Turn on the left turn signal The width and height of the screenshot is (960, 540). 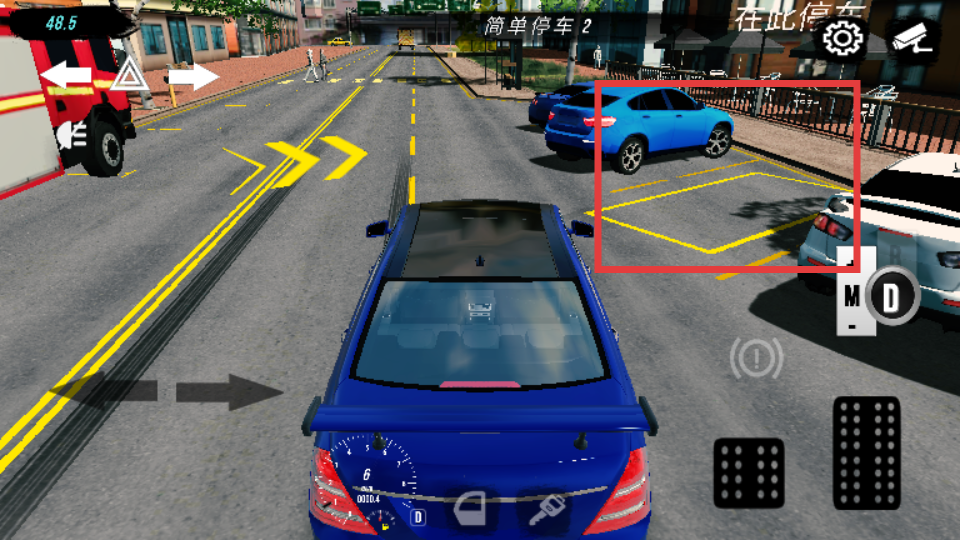(65, 75)
